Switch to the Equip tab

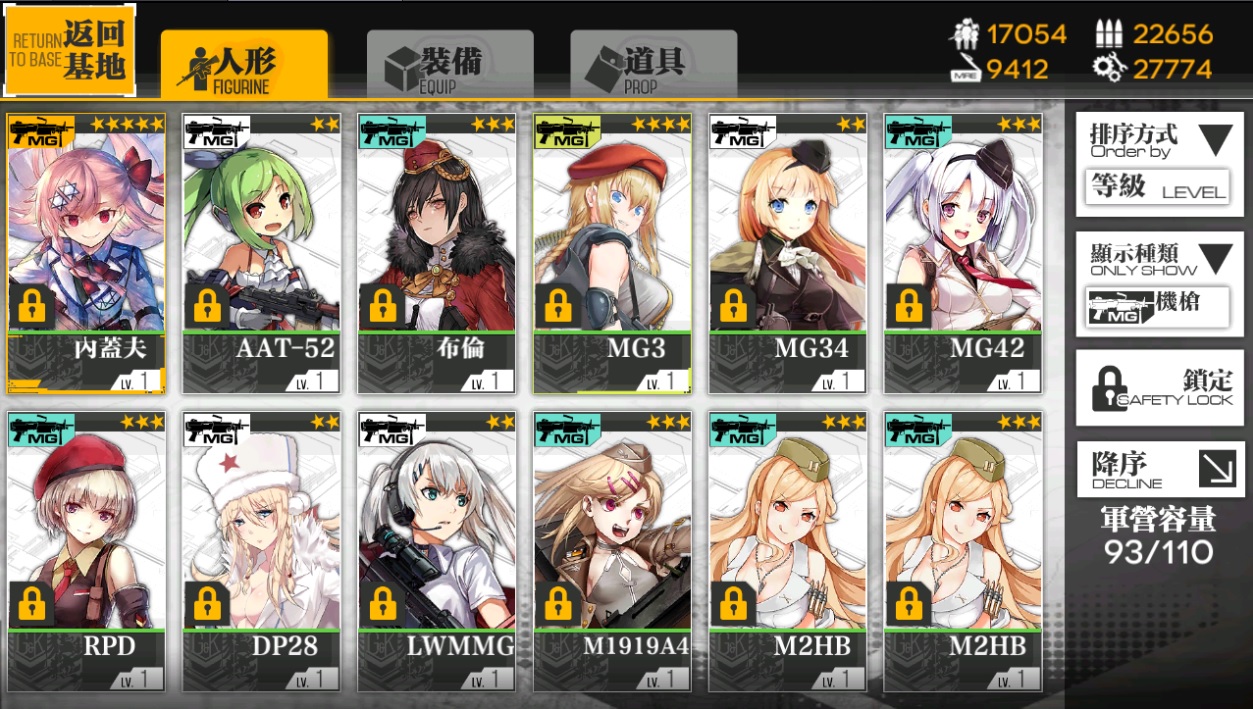(x=449, y=66)
